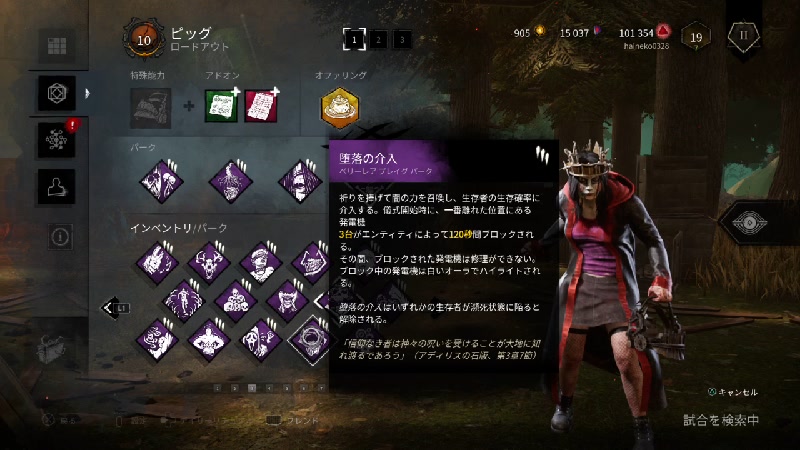Screen dimensions: 800x450
Task: Open the eye icon panel on the right
Action: (753, 222)
